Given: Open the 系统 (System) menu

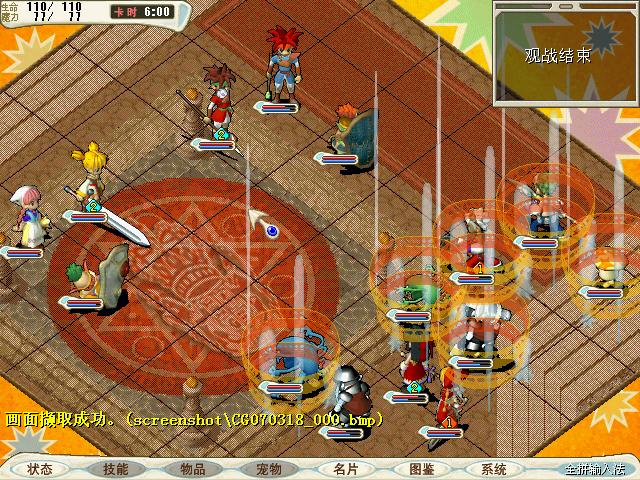Looking at the screenshot, I should (x=494, y=468).
